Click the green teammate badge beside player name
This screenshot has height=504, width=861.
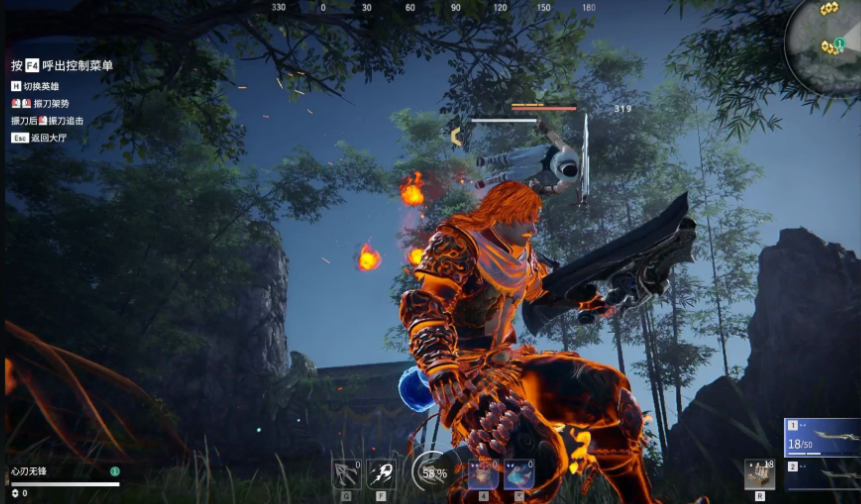click(x=115, y=471)
